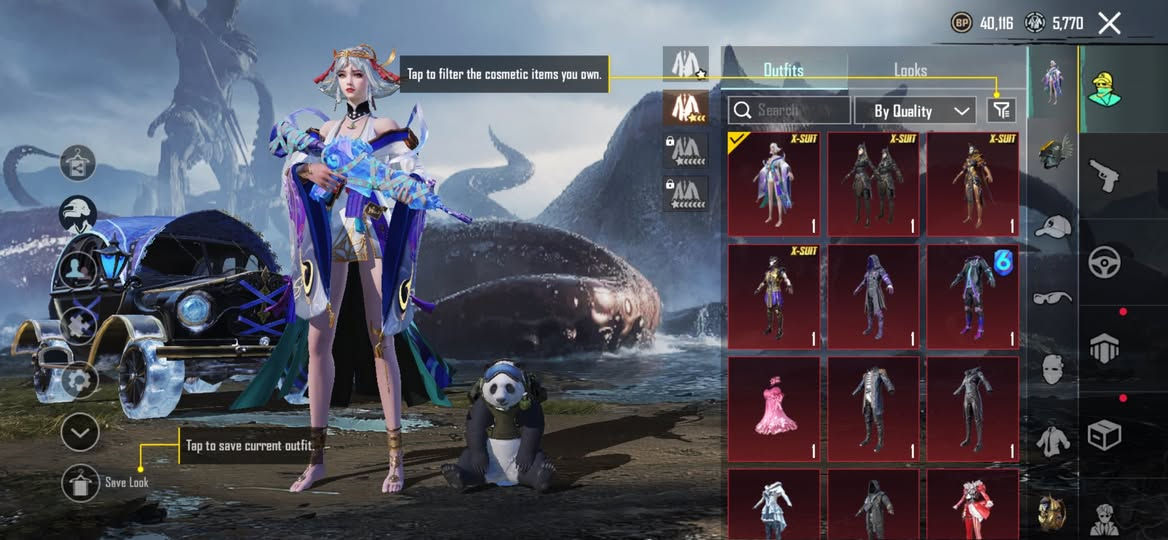Show the sunglasses subcategory

pos(1052,297)
